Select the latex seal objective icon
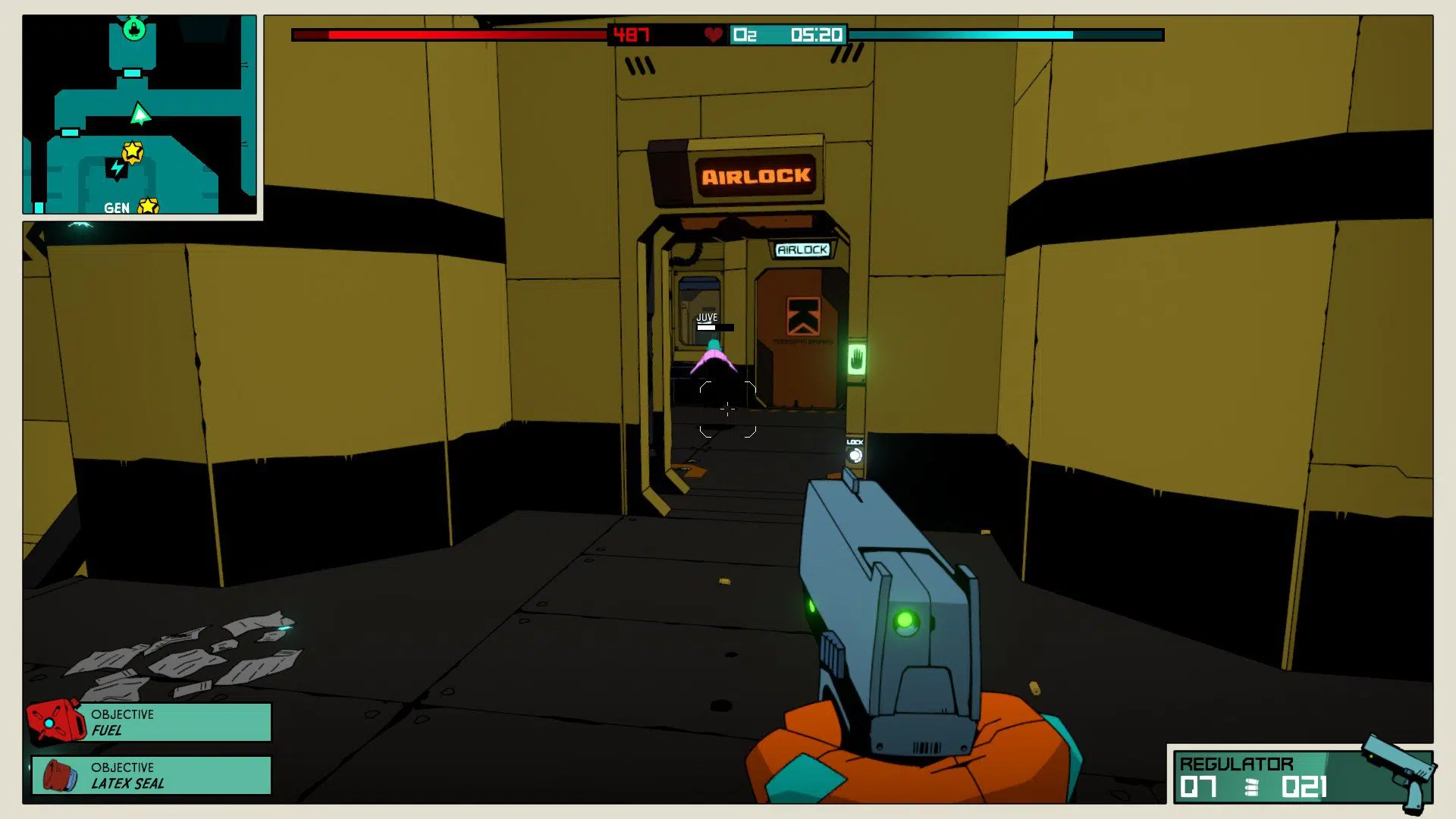Viewport: 1456px width, 819px height. click(x=61, y=777)
